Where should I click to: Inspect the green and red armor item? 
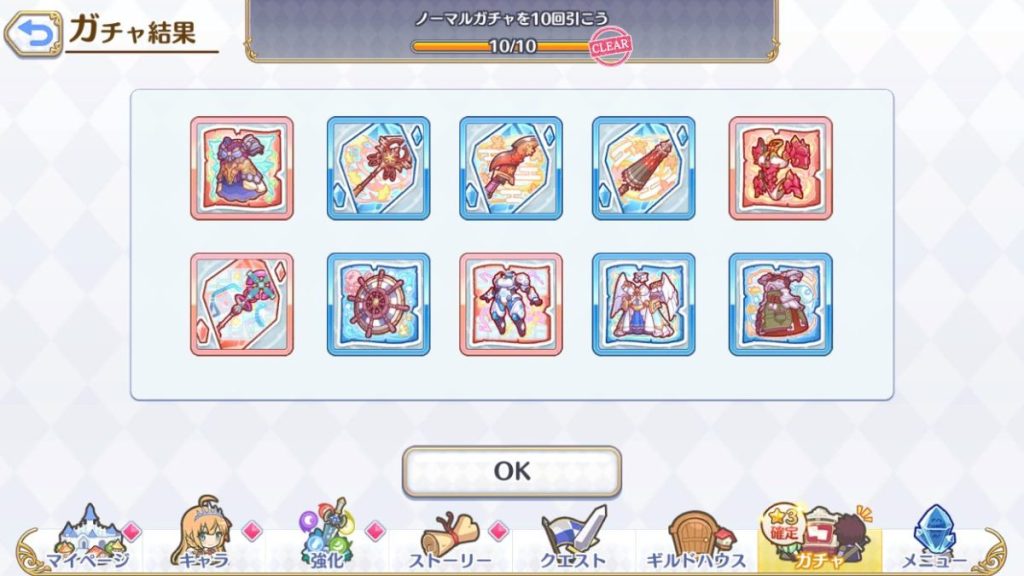pos(780,304)
